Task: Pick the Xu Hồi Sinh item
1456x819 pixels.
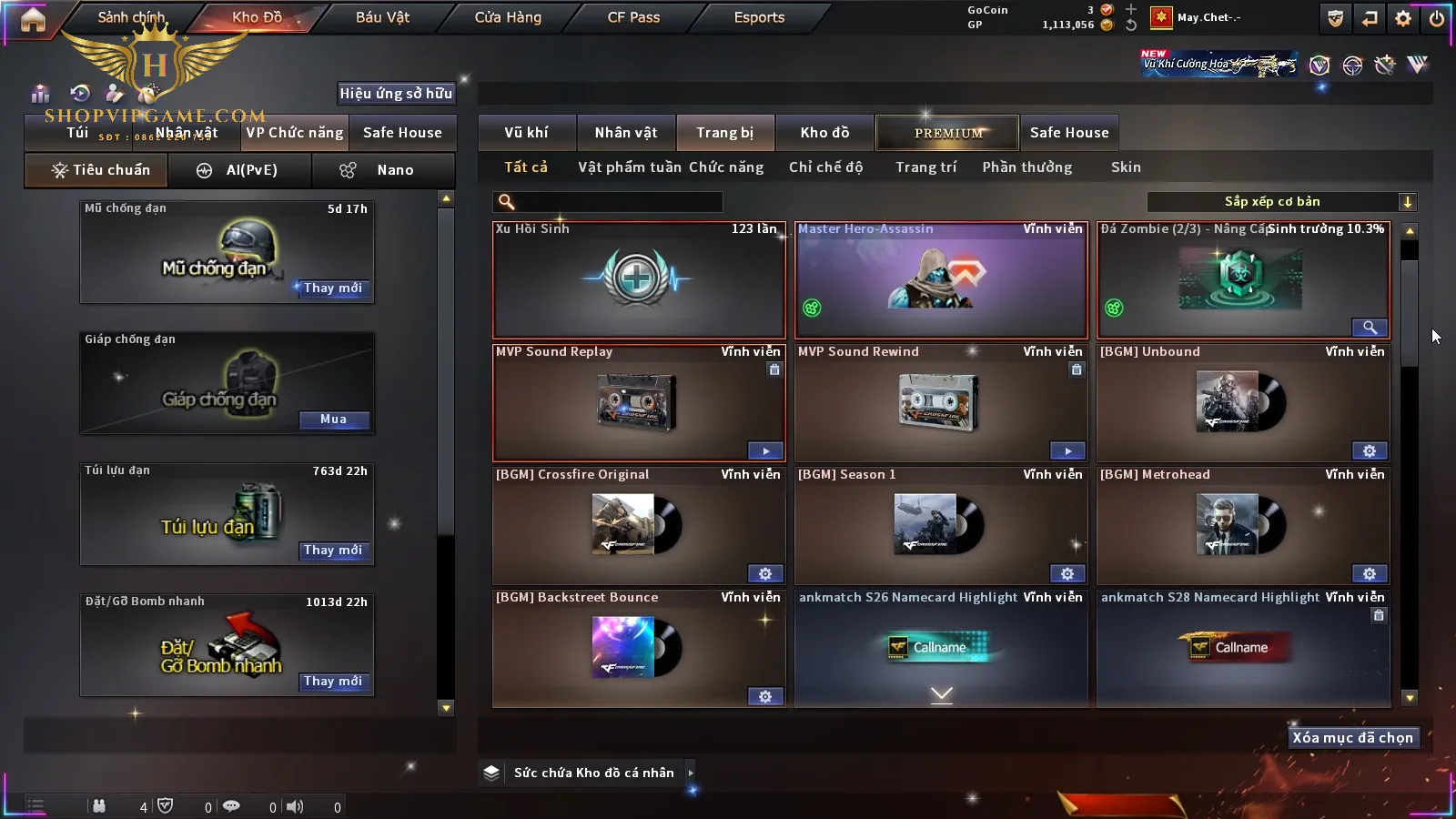Action: [x=638, y=280]
